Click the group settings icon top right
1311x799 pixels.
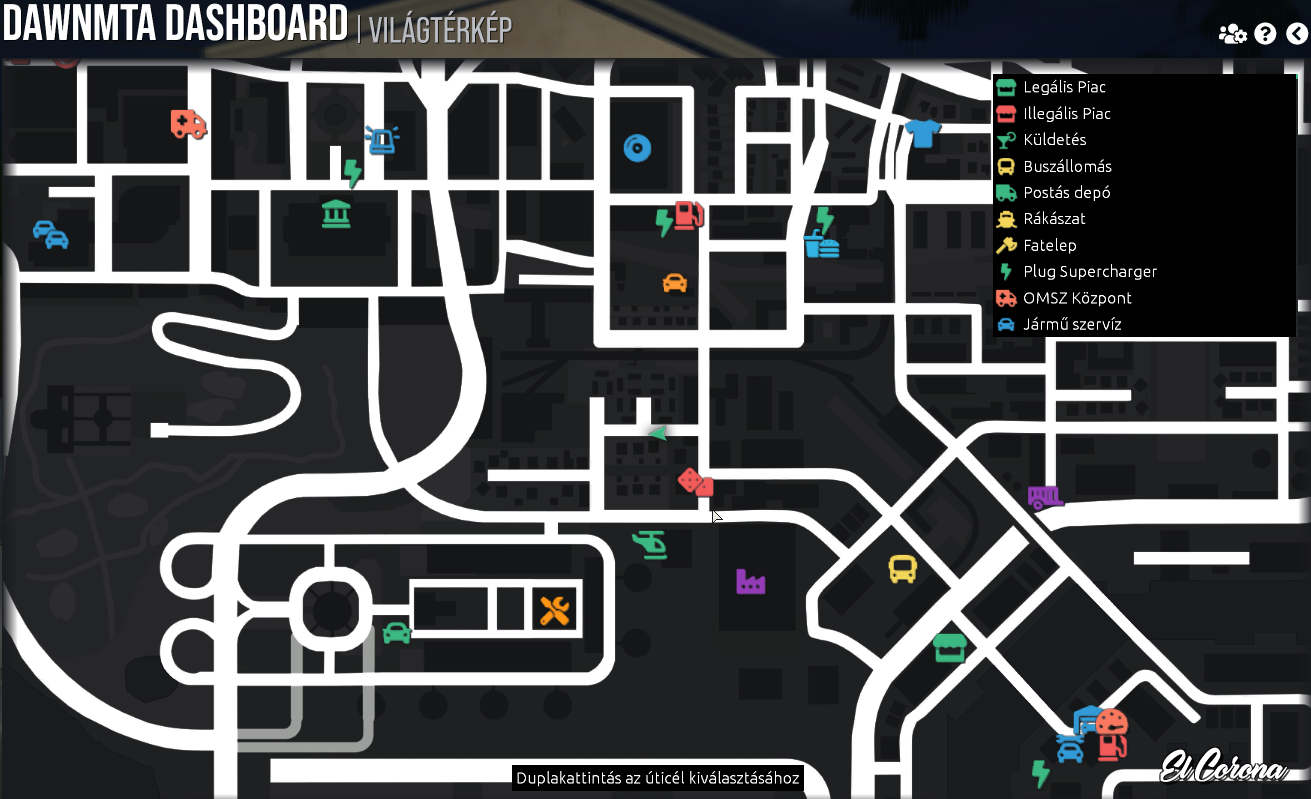pos(1232,33)
